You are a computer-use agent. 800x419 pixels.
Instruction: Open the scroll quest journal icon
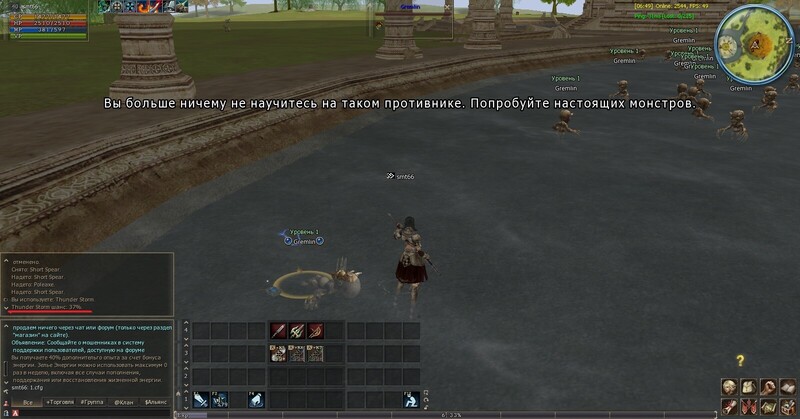(x=729, y=407)
